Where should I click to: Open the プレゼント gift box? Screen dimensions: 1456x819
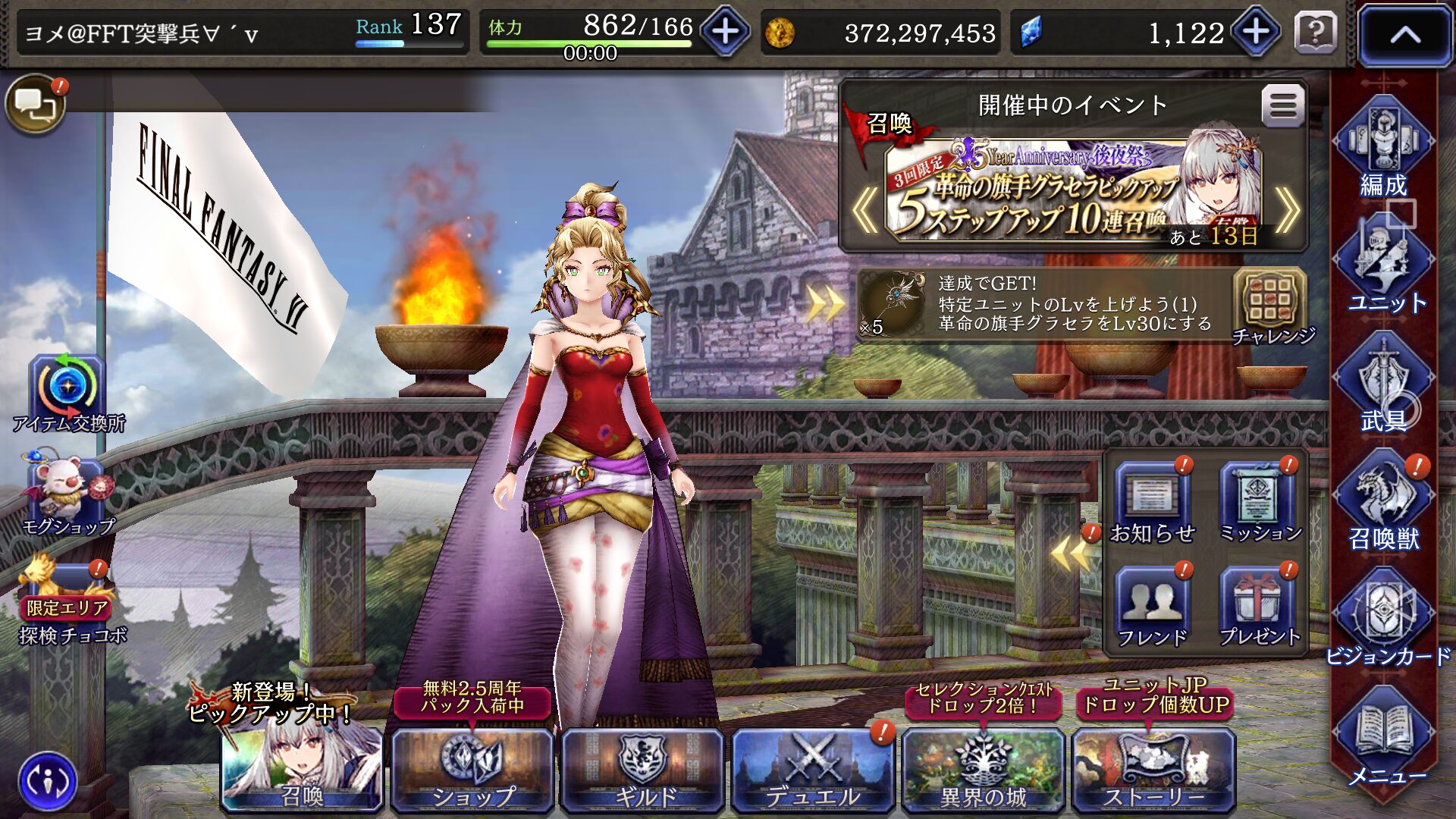[x=1259, y=607]
